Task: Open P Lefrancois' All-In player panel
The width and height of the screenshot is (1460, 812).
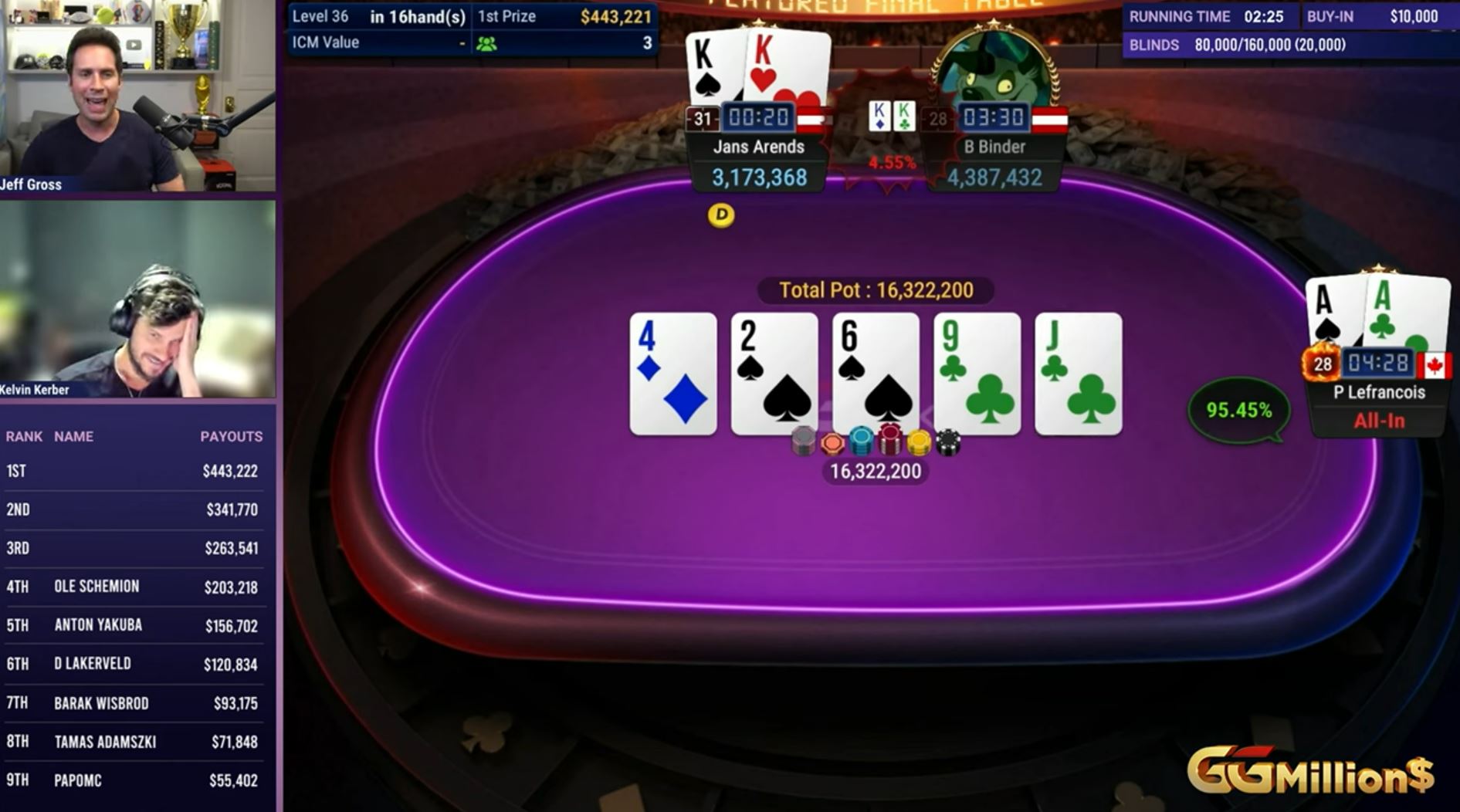Action: coord(1378,407)
